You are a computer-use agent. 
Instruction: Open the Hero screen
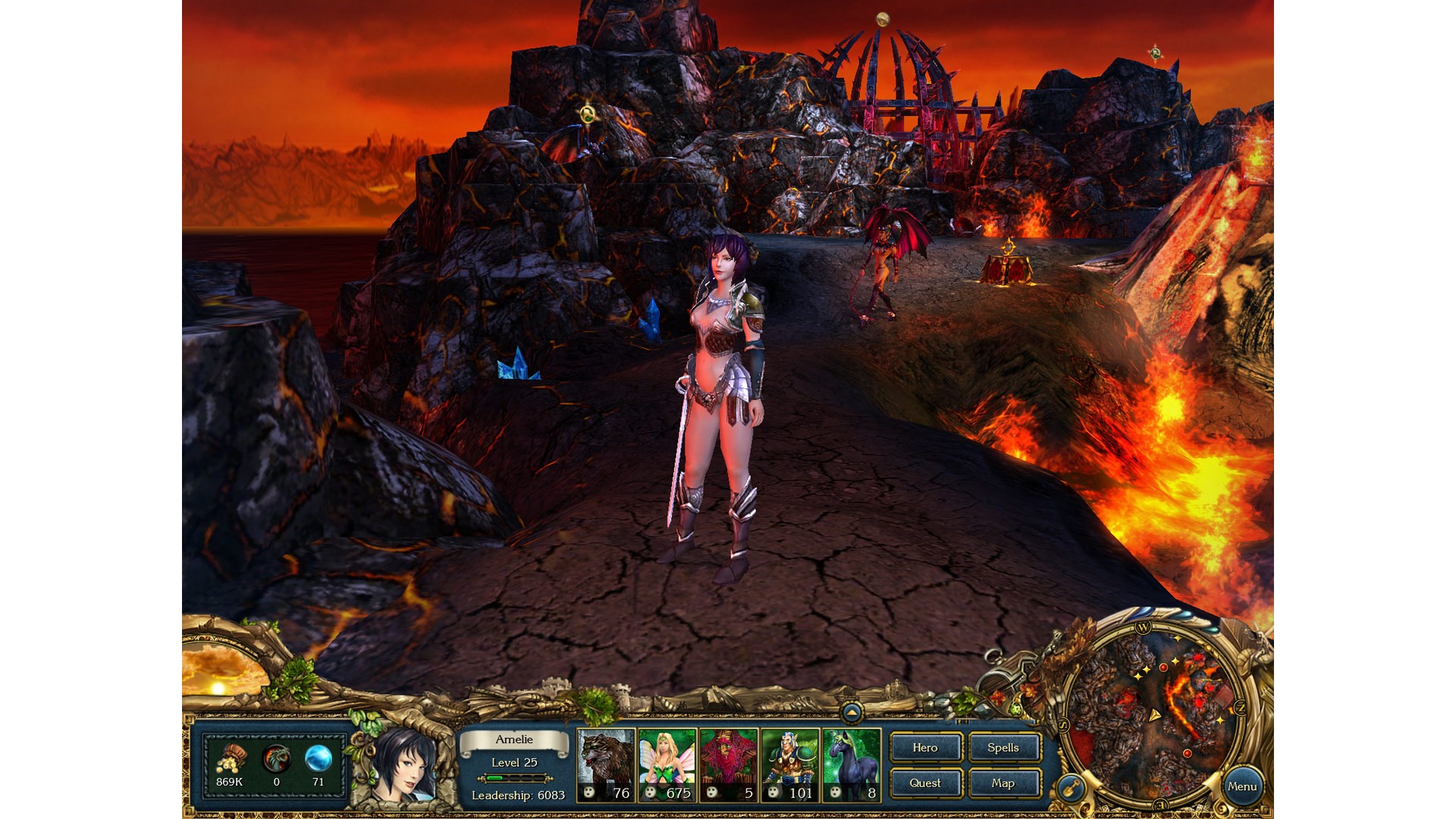click(925, 748)
